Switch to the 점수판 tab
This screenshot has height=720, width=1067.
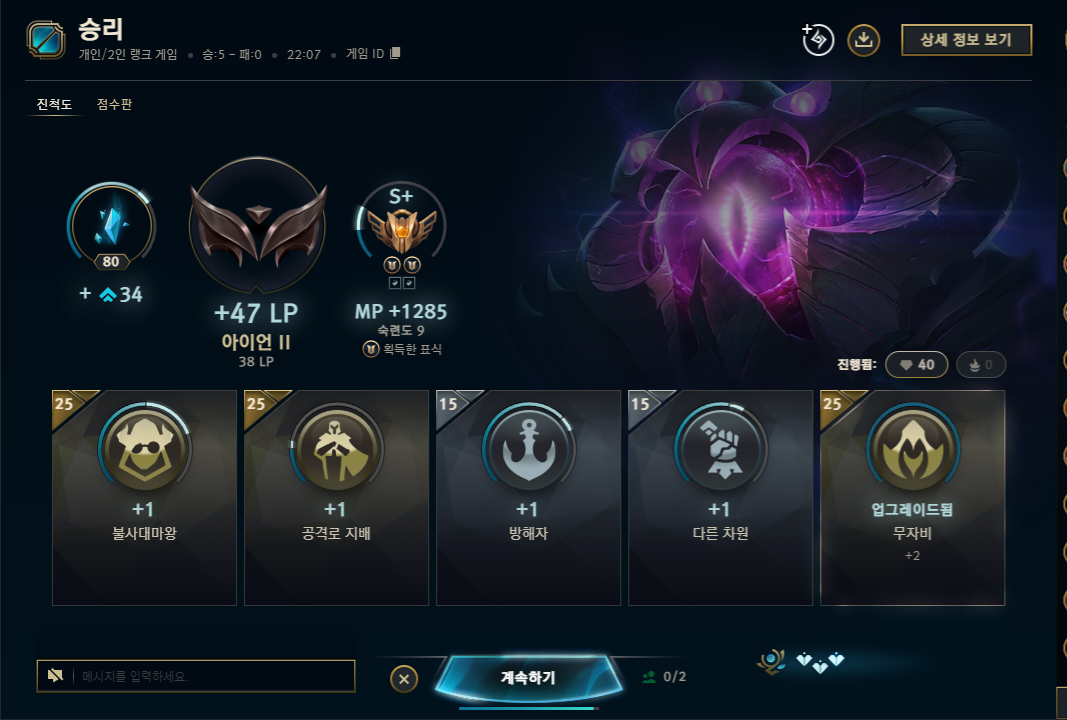pyautogui.click(x=114, y=104)
